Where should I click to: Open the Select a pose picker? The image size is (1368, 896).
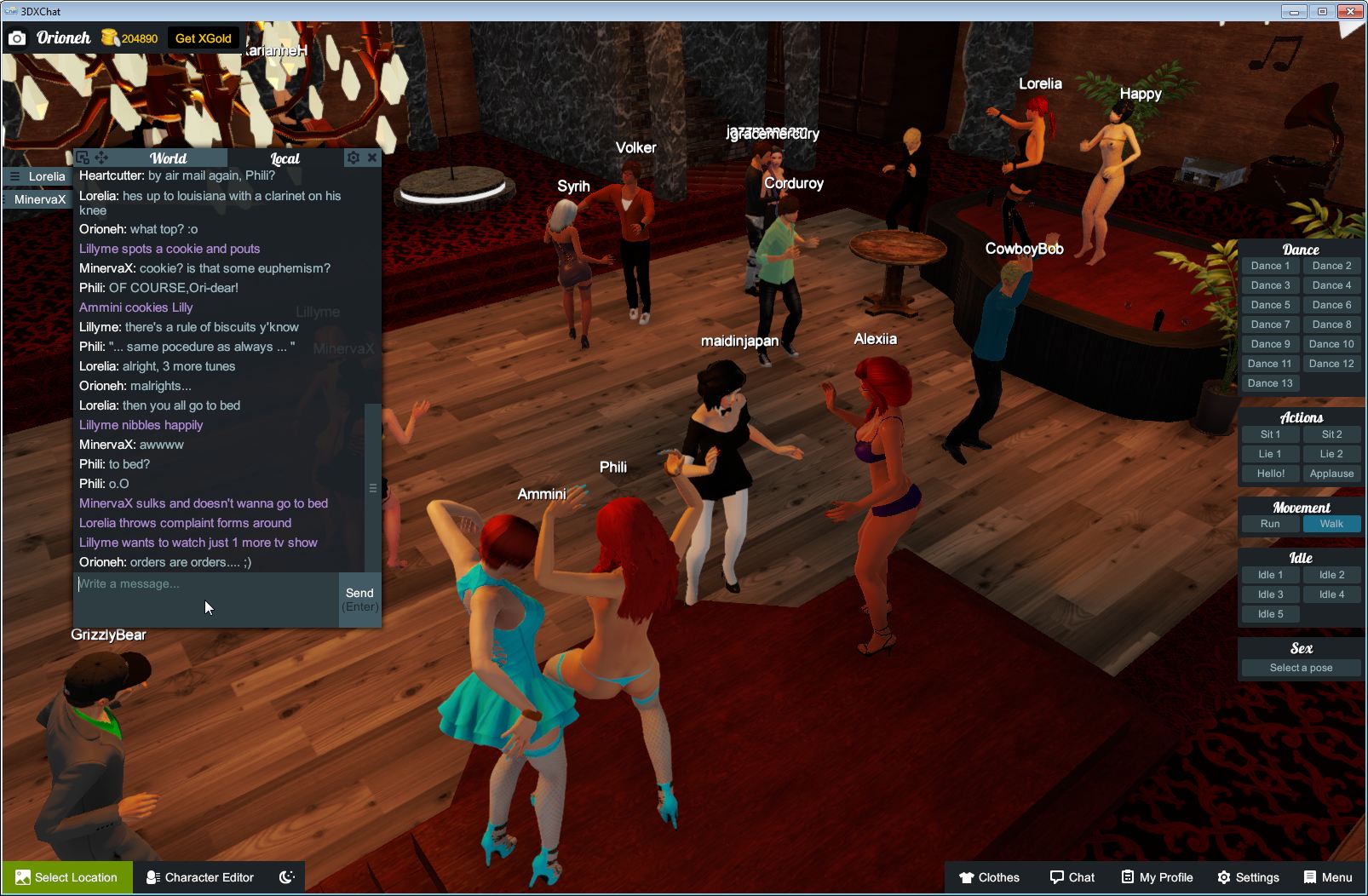(x=1301, y=668)
